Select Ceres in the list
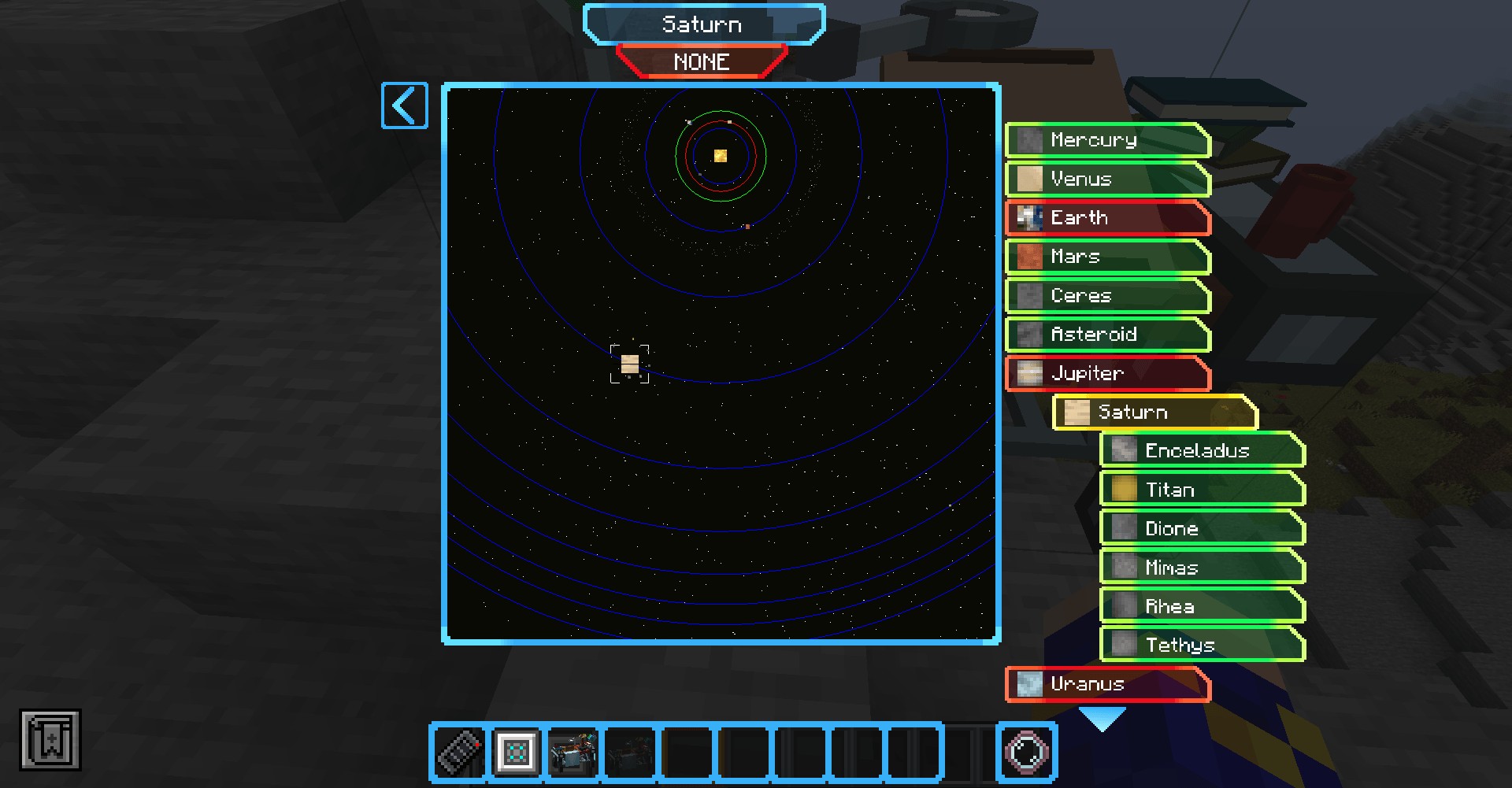 tap(1107, 296)
